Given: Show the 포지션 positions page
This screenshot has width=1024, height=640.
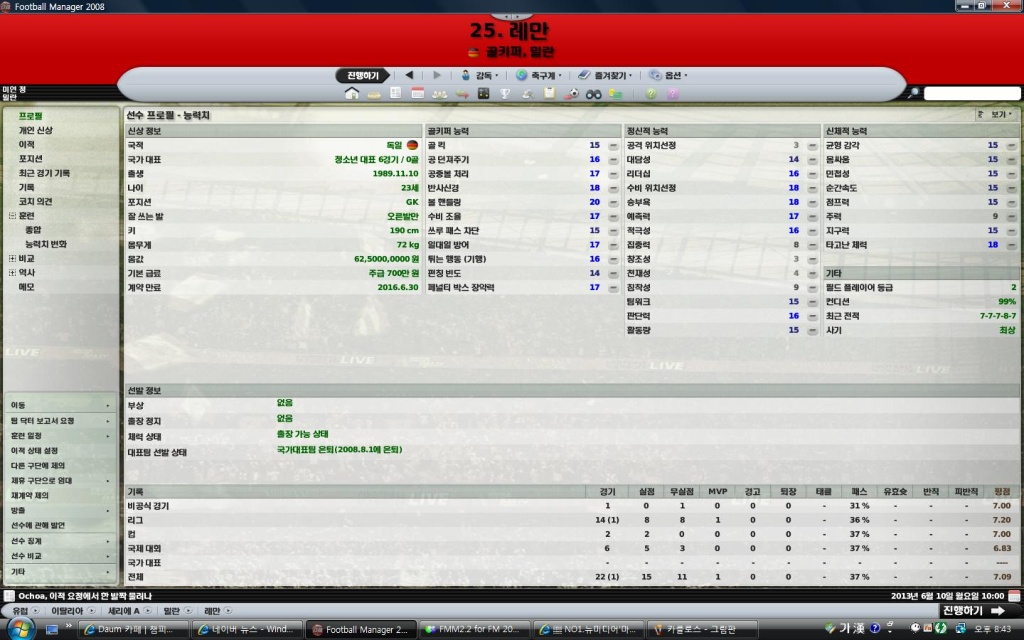Looking at the screenshot, I should coord(31,158).
